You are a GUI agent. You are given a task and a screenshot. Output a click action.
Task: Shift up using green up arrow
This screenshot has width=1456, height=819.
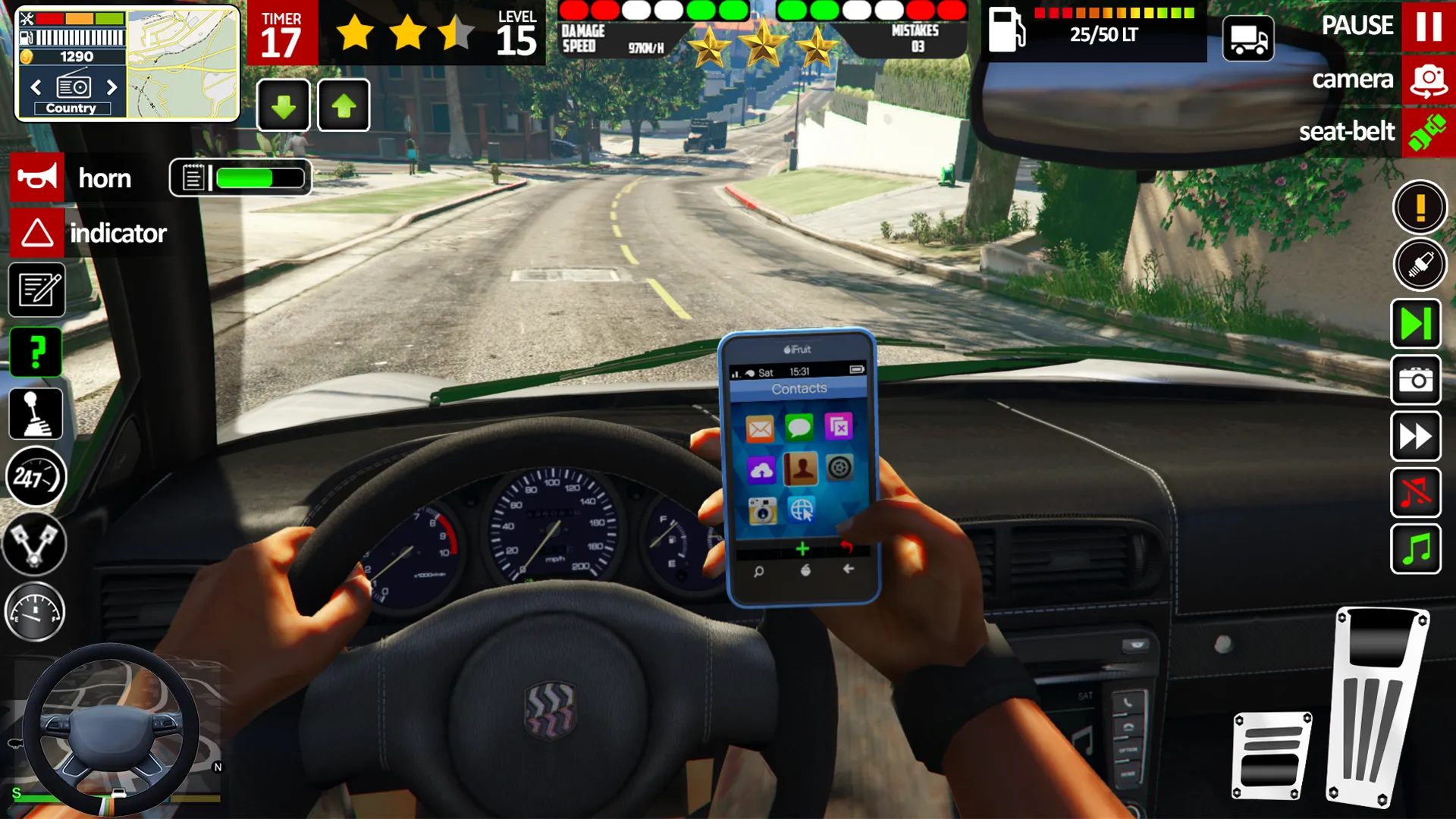click(x=343, y=105)
